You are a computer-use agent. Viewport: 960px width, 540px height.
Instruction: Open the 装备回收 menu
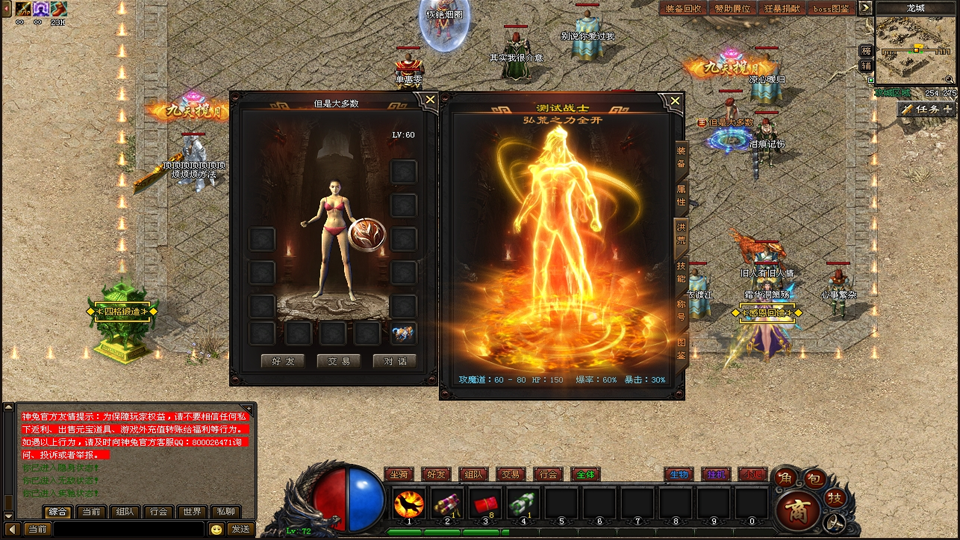682,8
